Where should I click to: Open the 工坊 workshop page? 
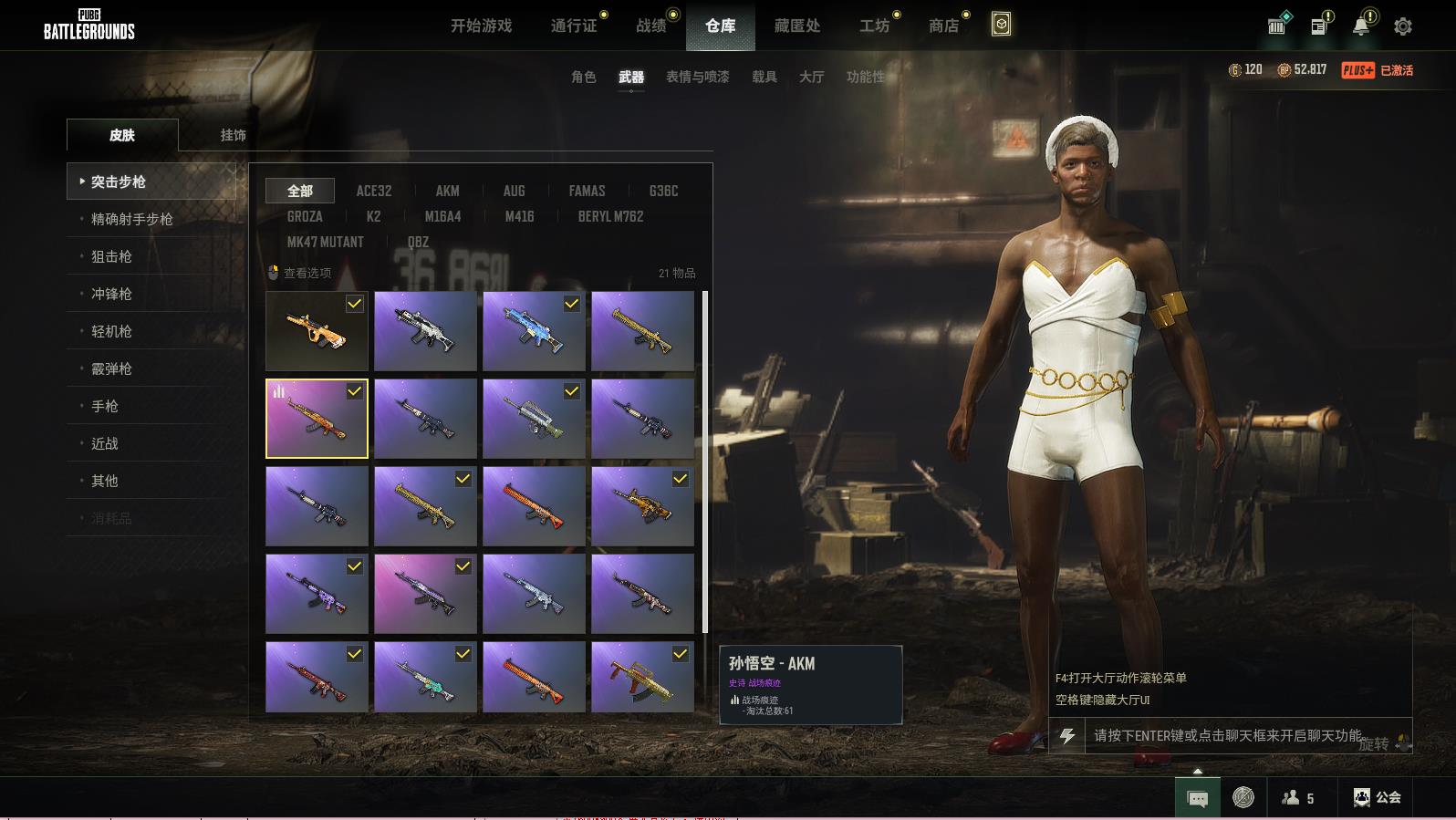[x=874, y=26]
